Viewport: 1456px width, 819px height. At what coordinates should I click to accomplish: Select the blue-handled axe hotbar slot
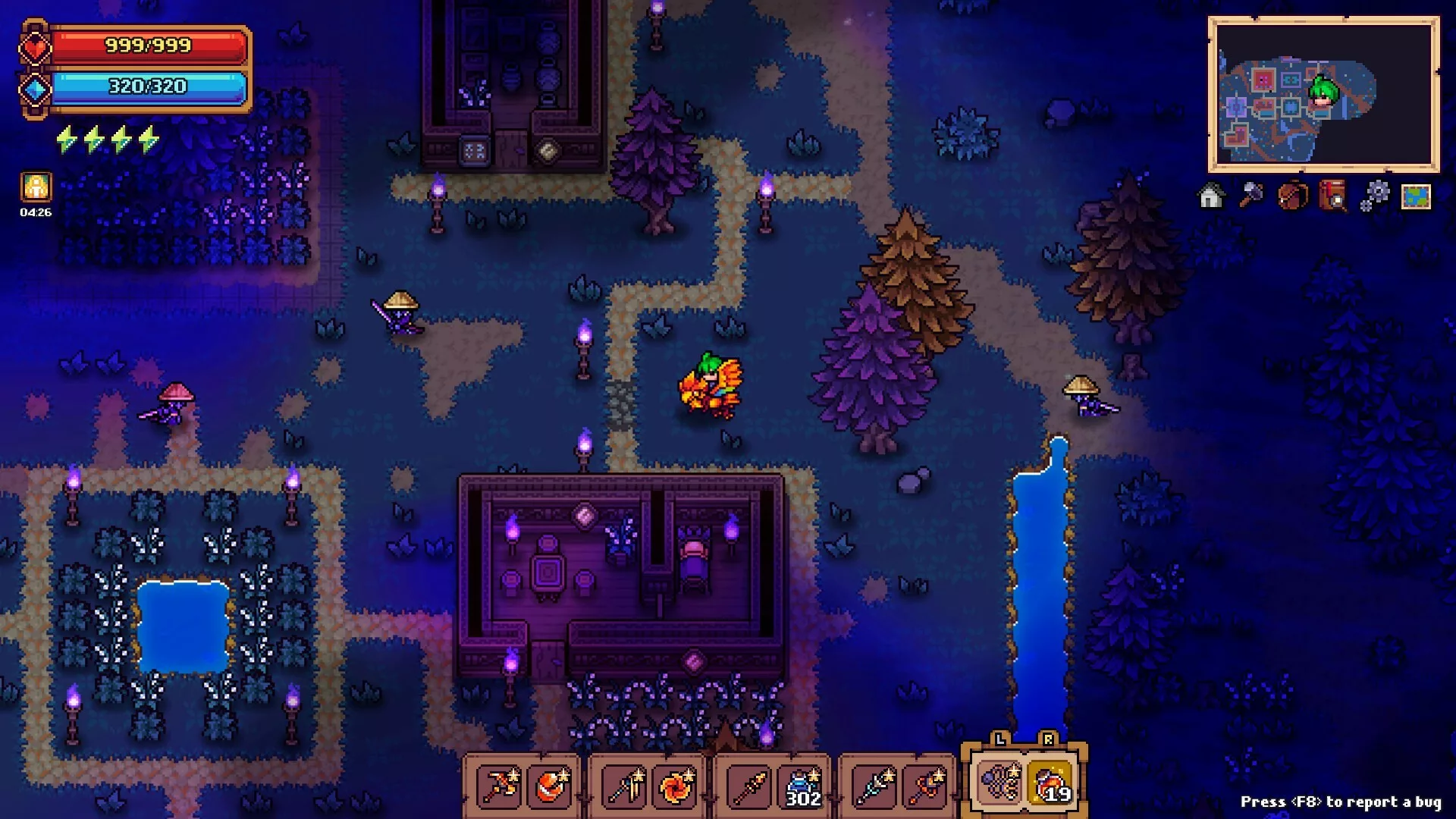[626, 786]
